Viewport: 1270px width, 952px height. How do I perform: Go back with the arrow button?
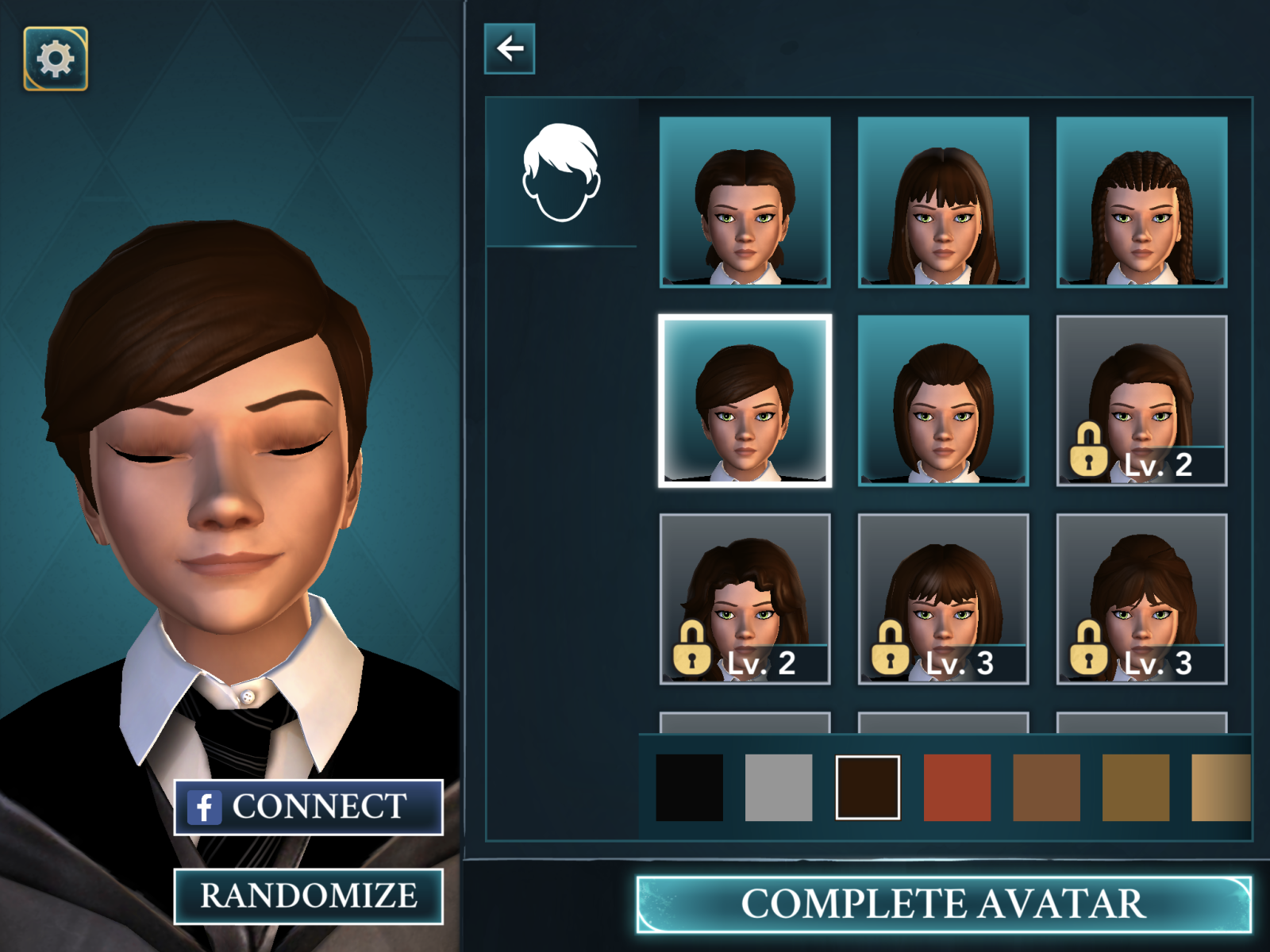[x=510, y=49]
